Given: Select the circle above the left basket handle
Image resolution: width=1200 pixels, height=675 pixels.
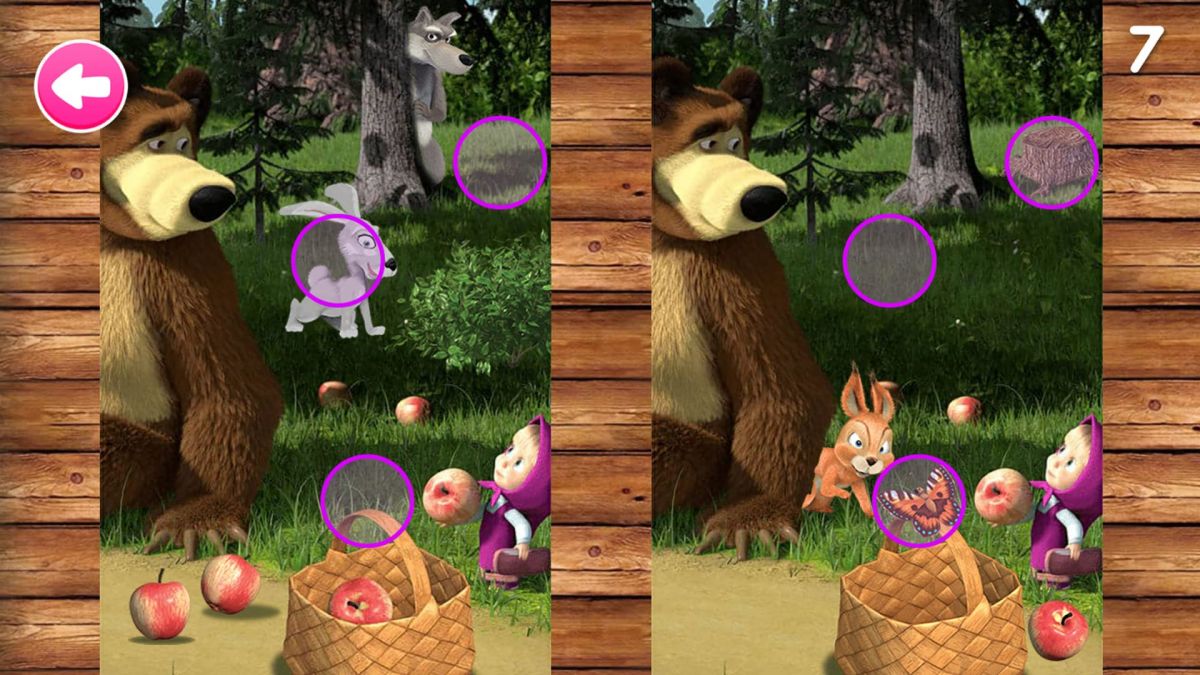Looking at the screenshot, I should 367,500.
